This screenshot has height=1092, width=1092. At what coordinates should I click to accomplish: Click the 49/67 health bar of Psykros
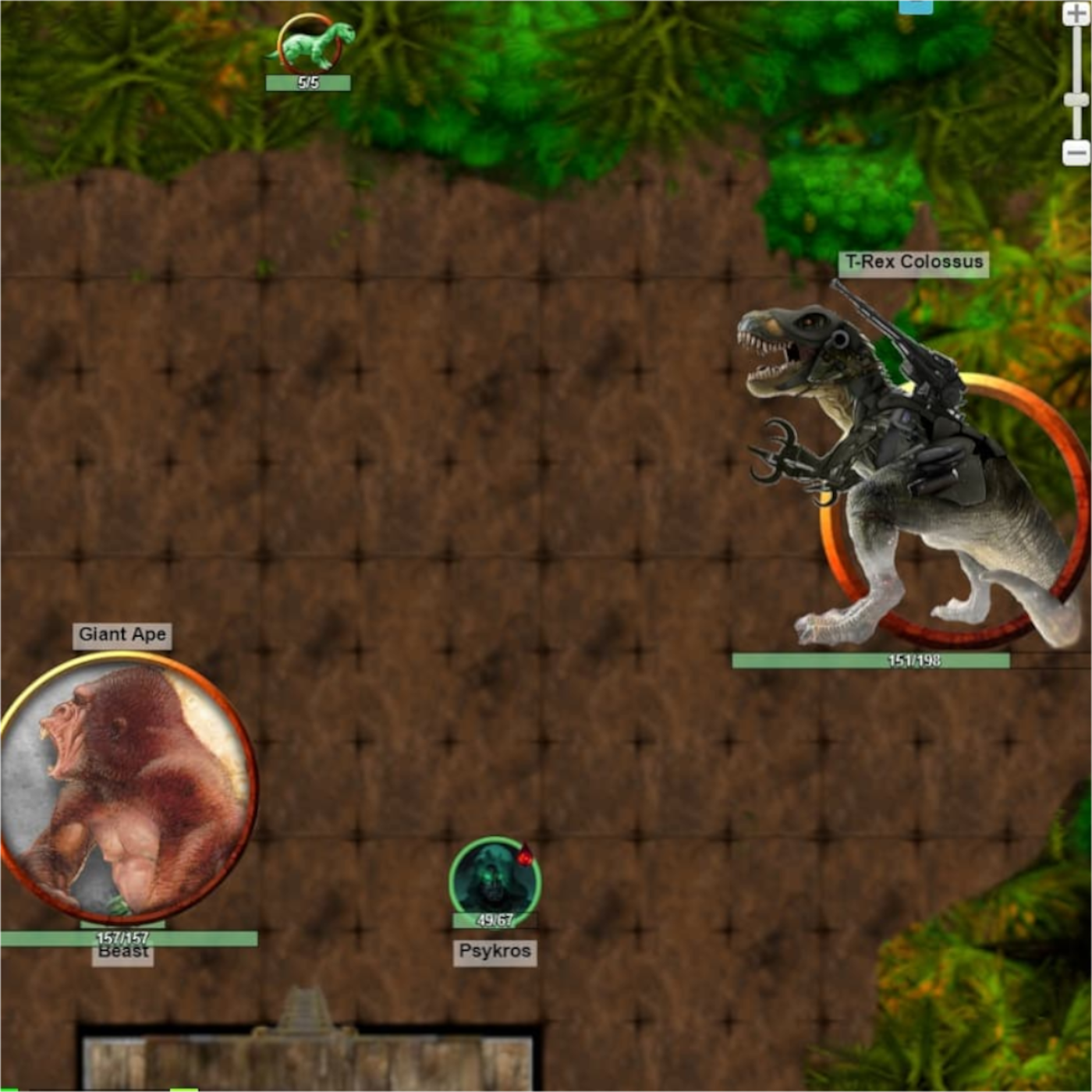(493, 920)
